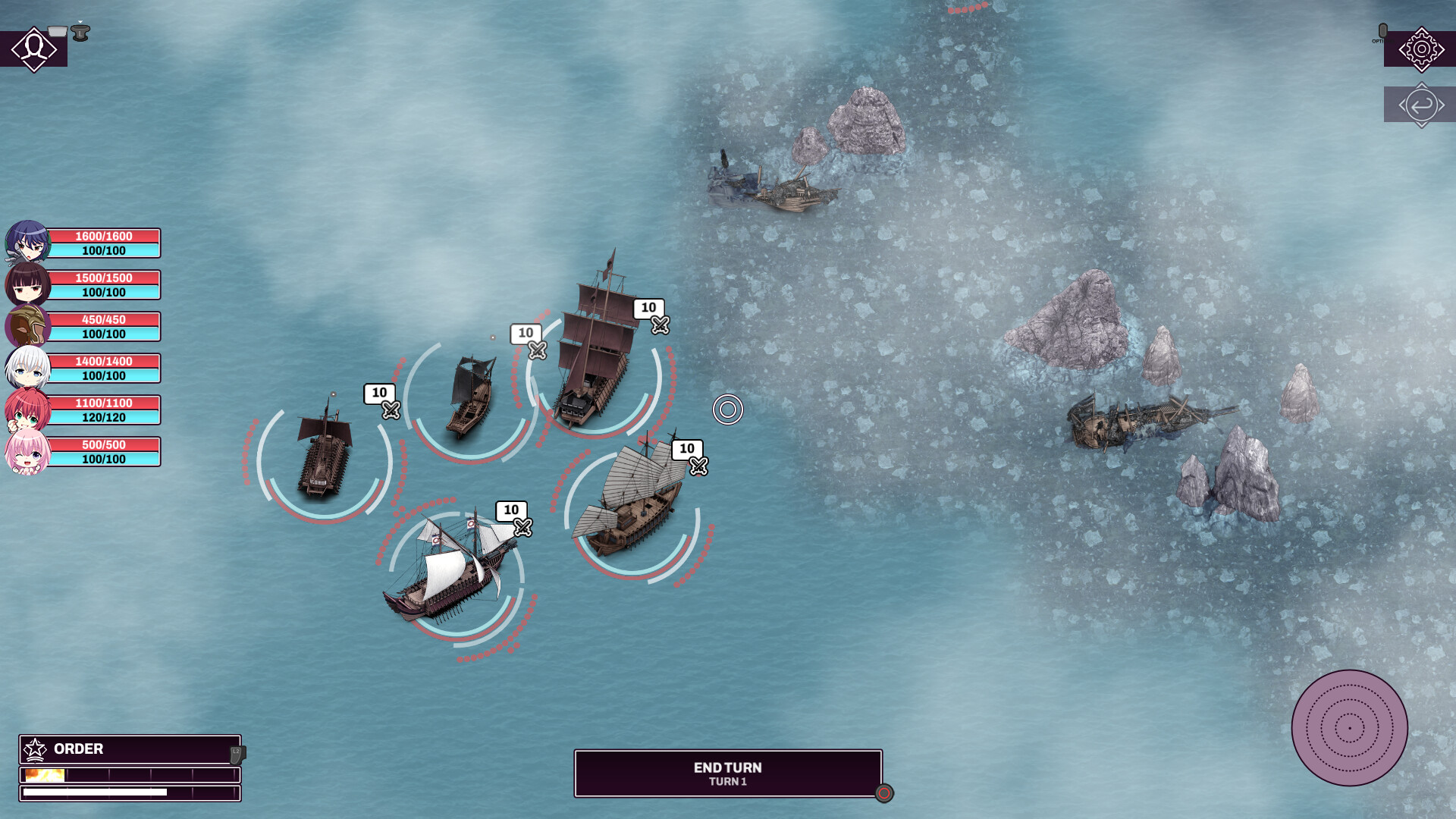Screen dimensions: 1456x819
Task: Select the Order star icon
Action: [x=34, y=750]
